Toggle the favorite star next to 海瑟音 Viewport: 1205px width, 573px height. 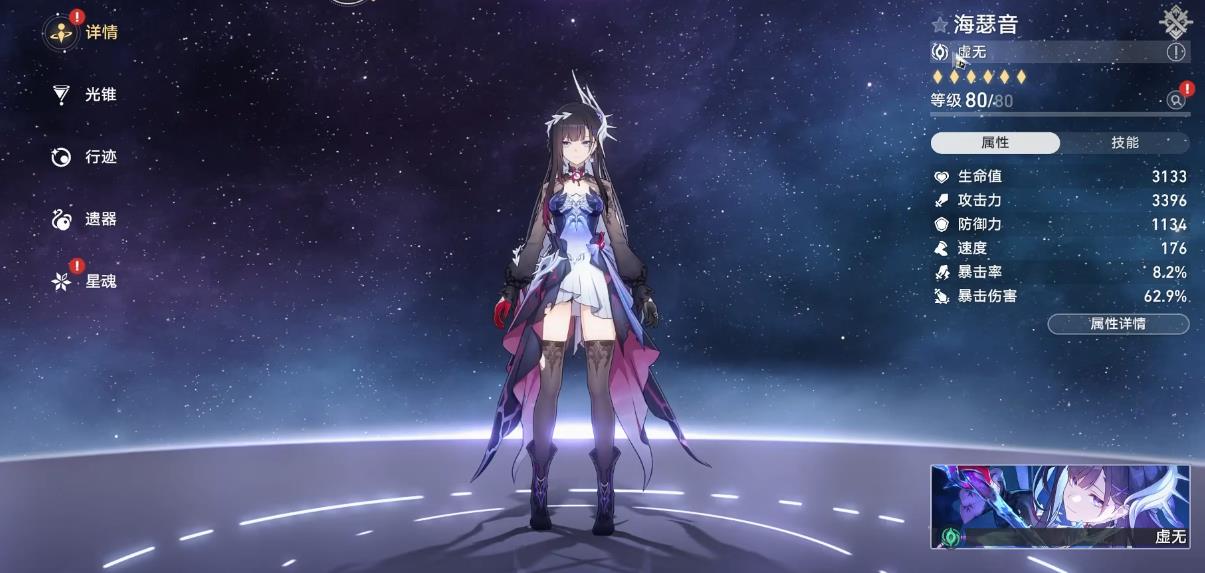(x=940, y=25)
